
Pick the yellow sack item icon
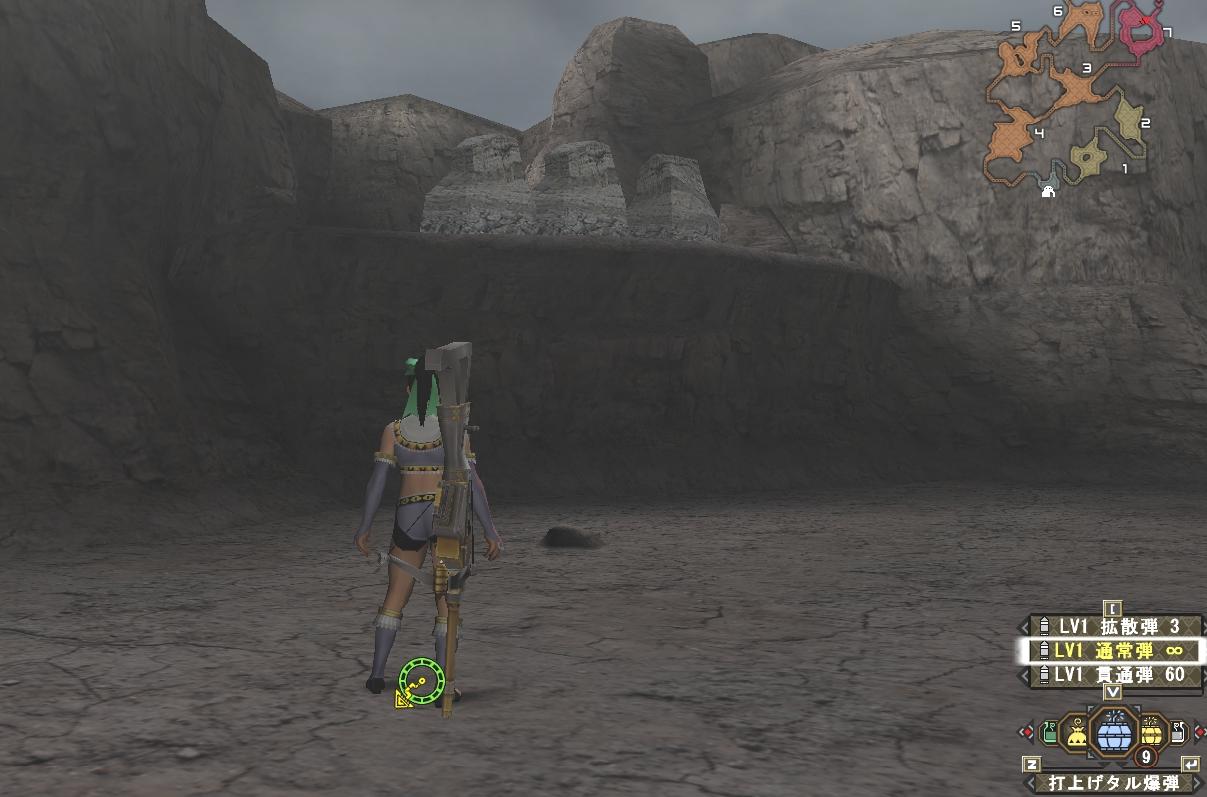point(1077,736)
